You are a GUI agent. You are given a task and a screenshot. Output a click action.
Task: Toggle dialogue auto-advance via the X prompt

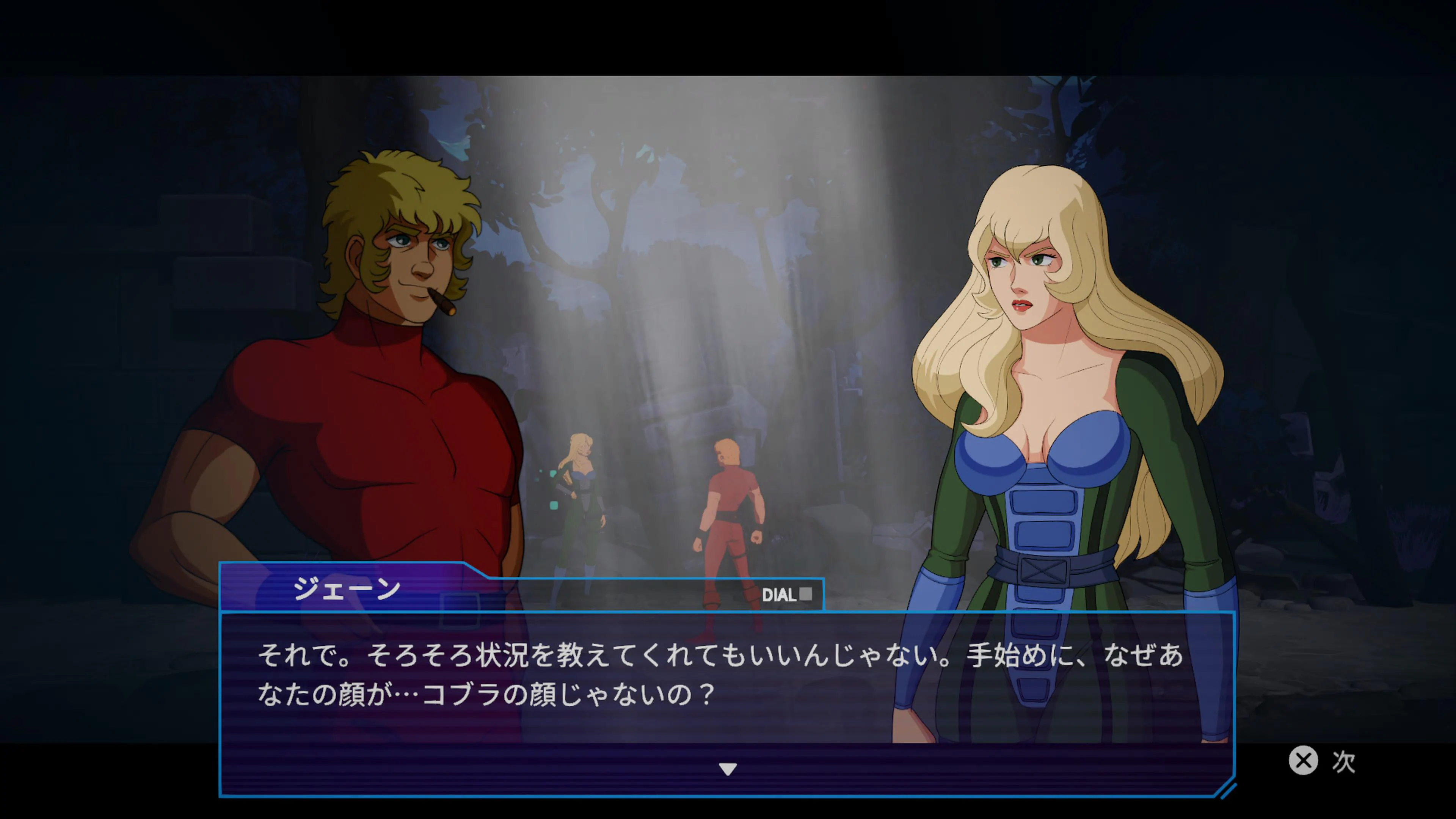1304,761
